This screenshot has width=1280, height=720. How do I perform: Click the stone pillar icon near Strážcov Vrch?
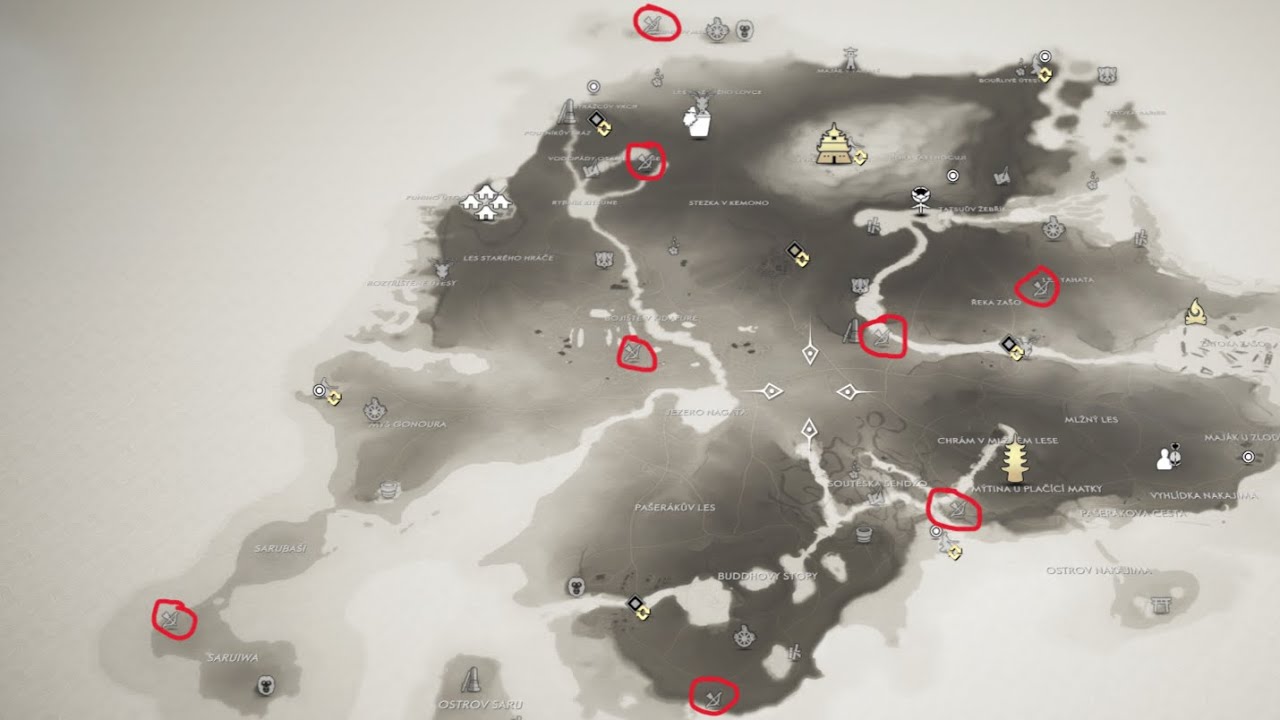pyautogui.click(x=567, y=112)
